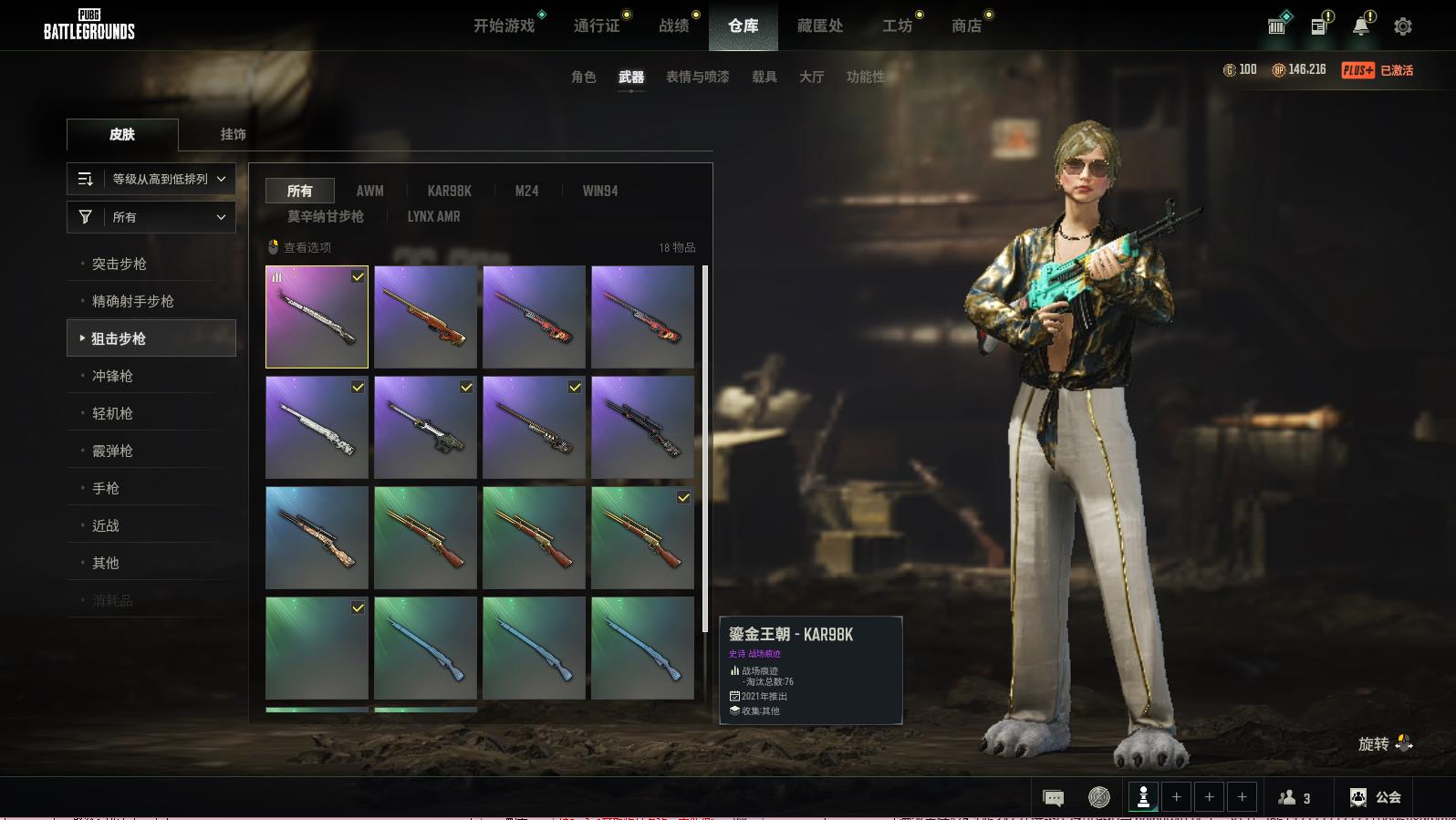1456x820 pixels.
Task: Filter skins by LYNX AMR
Action: [x=433, y=216]
